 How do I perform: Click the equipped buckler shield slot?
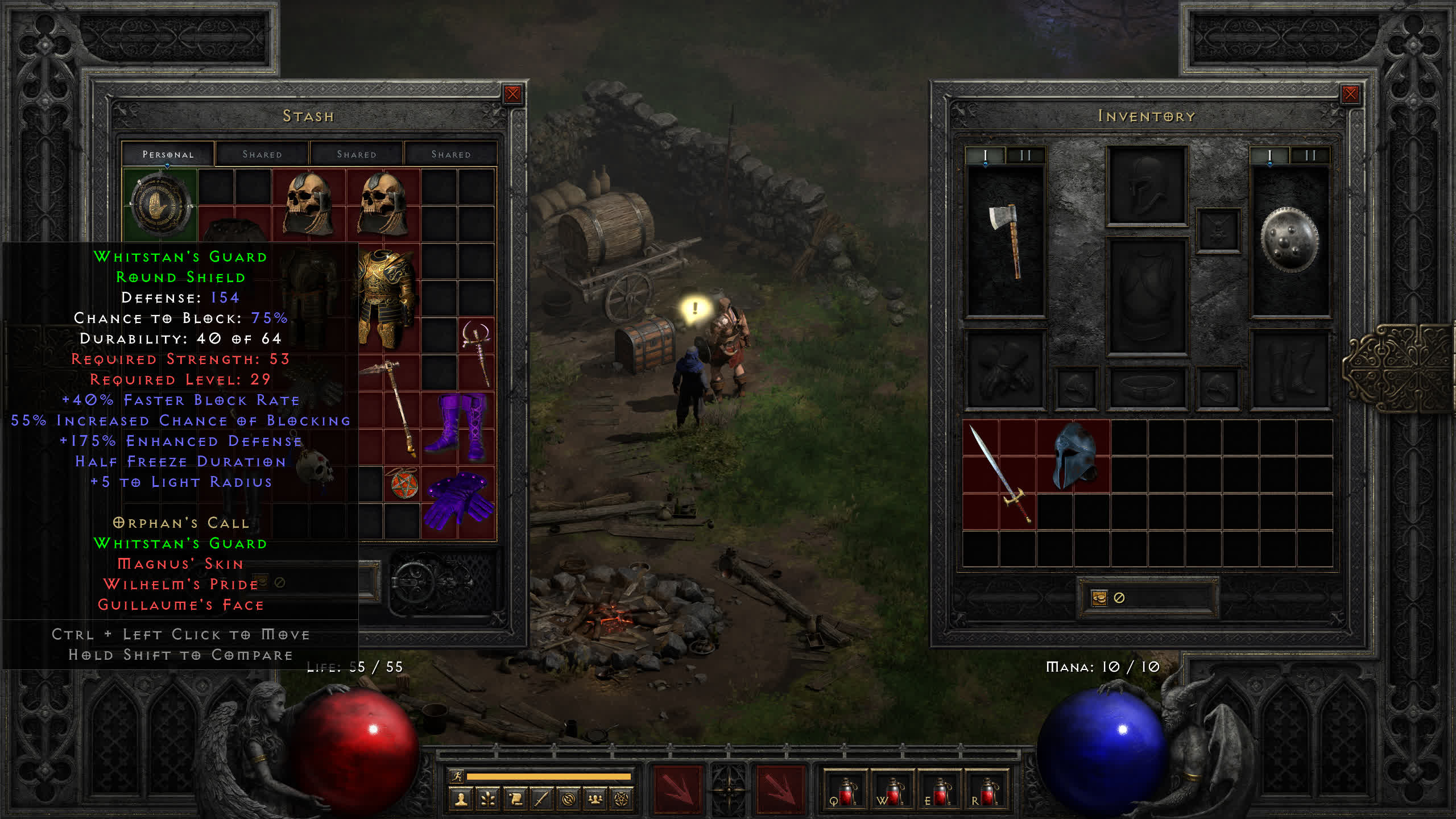point(1289,240)
